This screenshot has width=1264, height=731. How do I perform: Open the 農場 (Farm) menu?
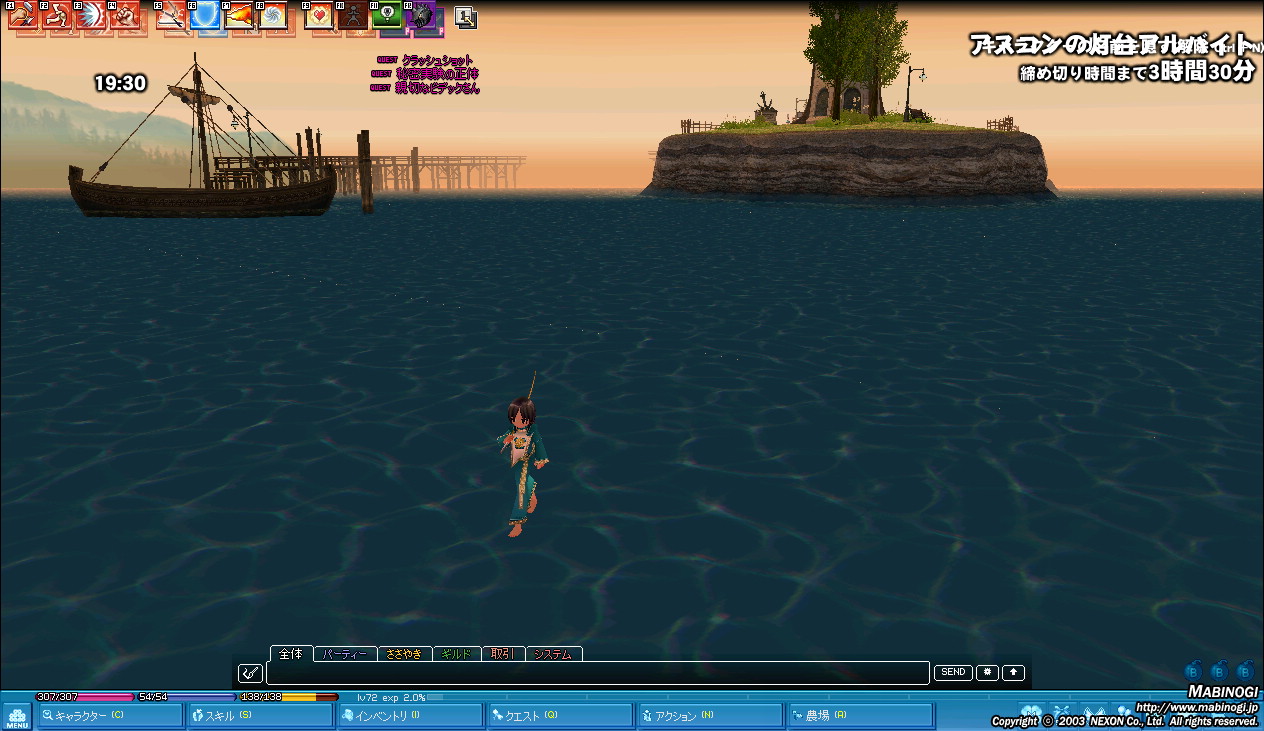[860, 715]
